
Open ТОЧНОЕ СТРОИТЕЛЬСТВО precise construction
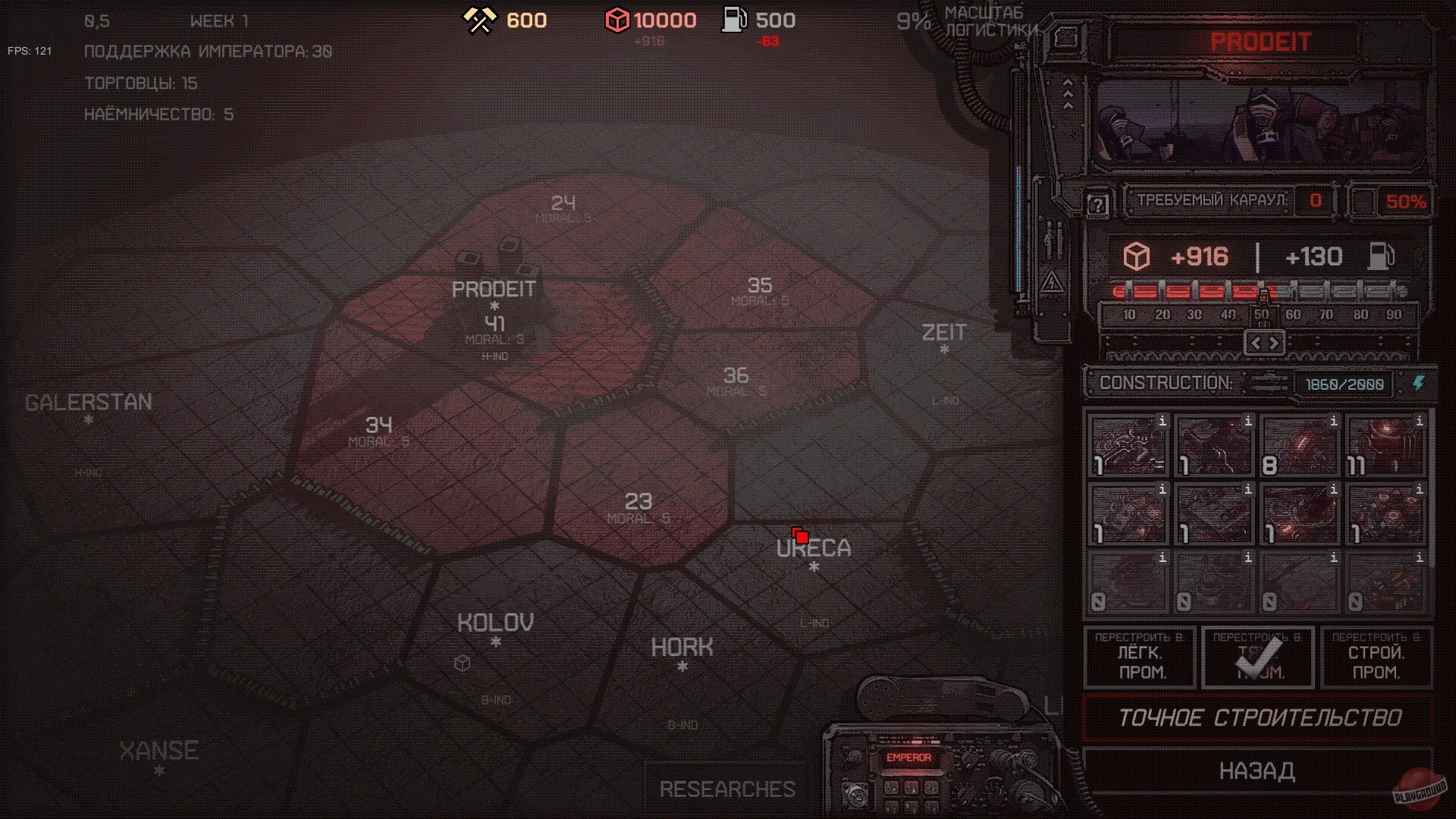1259,717
